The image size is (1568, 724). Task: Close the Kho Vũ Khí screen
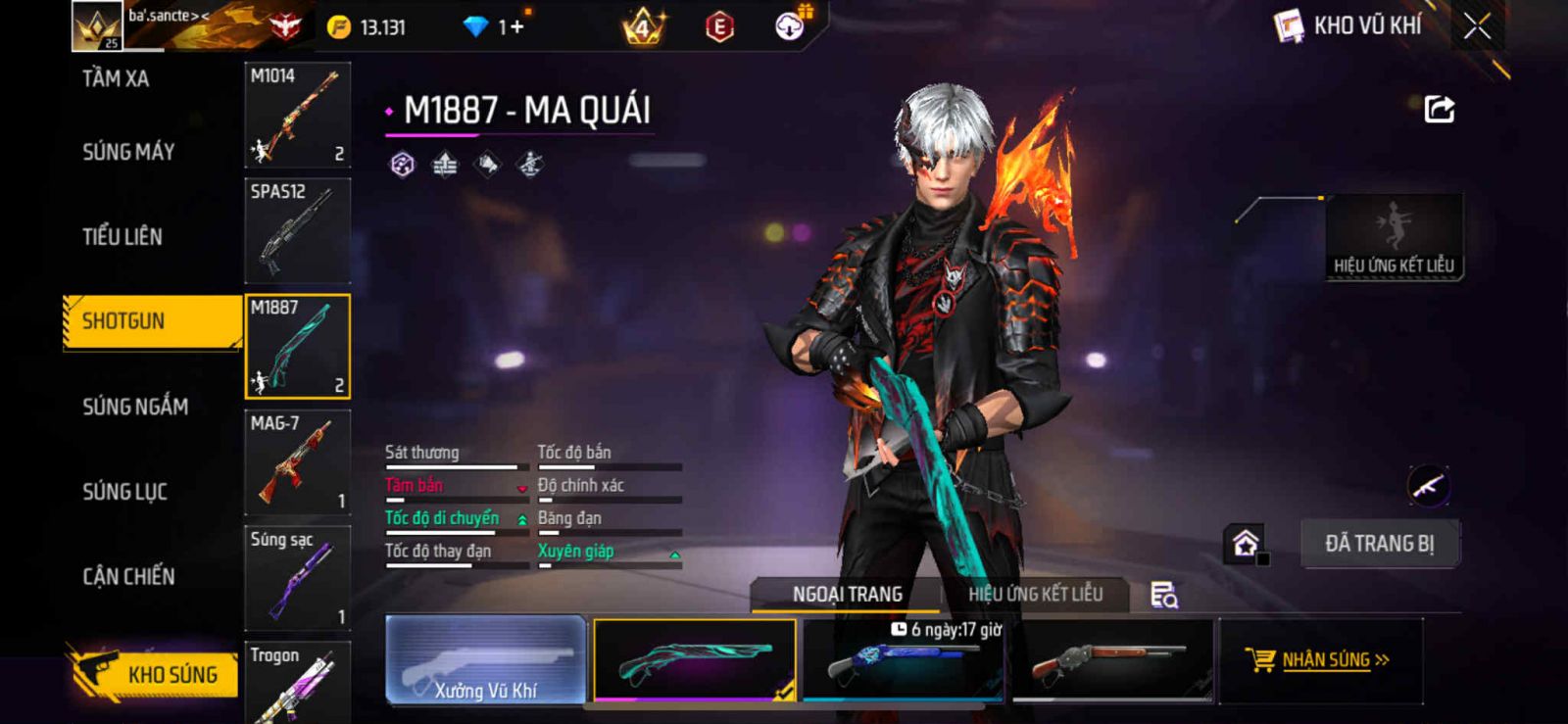(x=1477, y=26)
